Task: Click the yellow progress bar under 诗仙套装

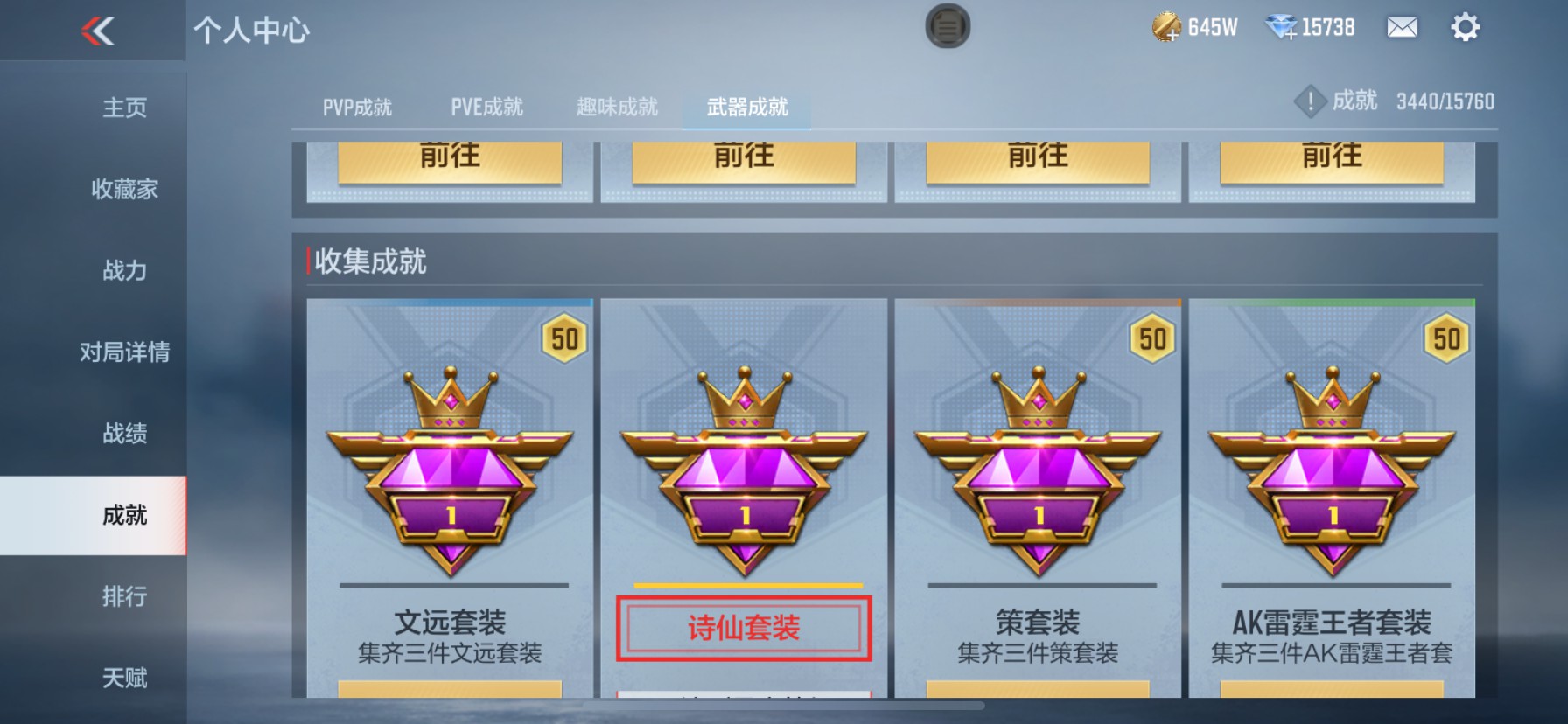Action: coord(745,582)
